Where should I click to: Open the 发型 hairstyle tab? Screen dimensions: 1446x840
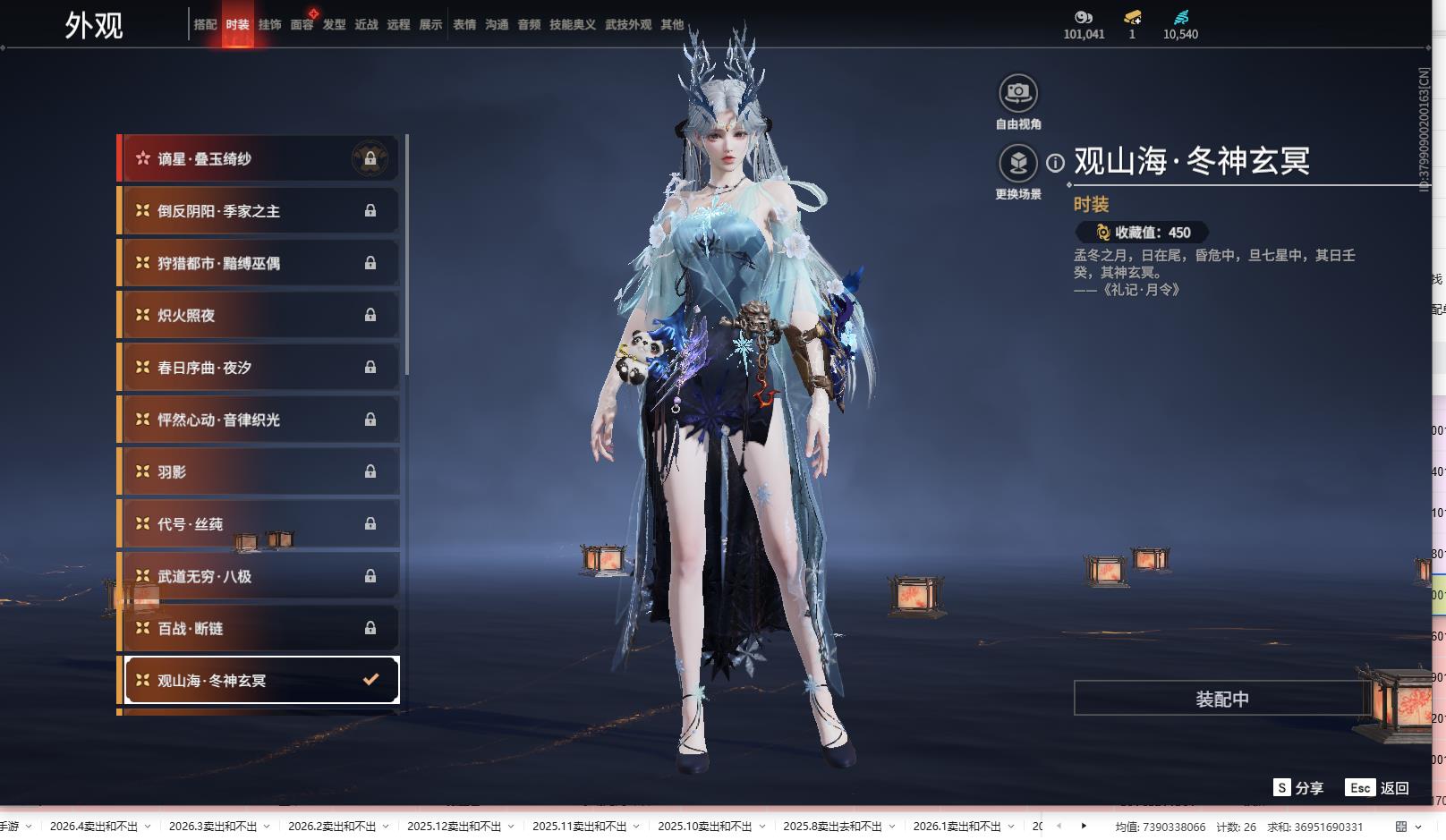point(334,25)
